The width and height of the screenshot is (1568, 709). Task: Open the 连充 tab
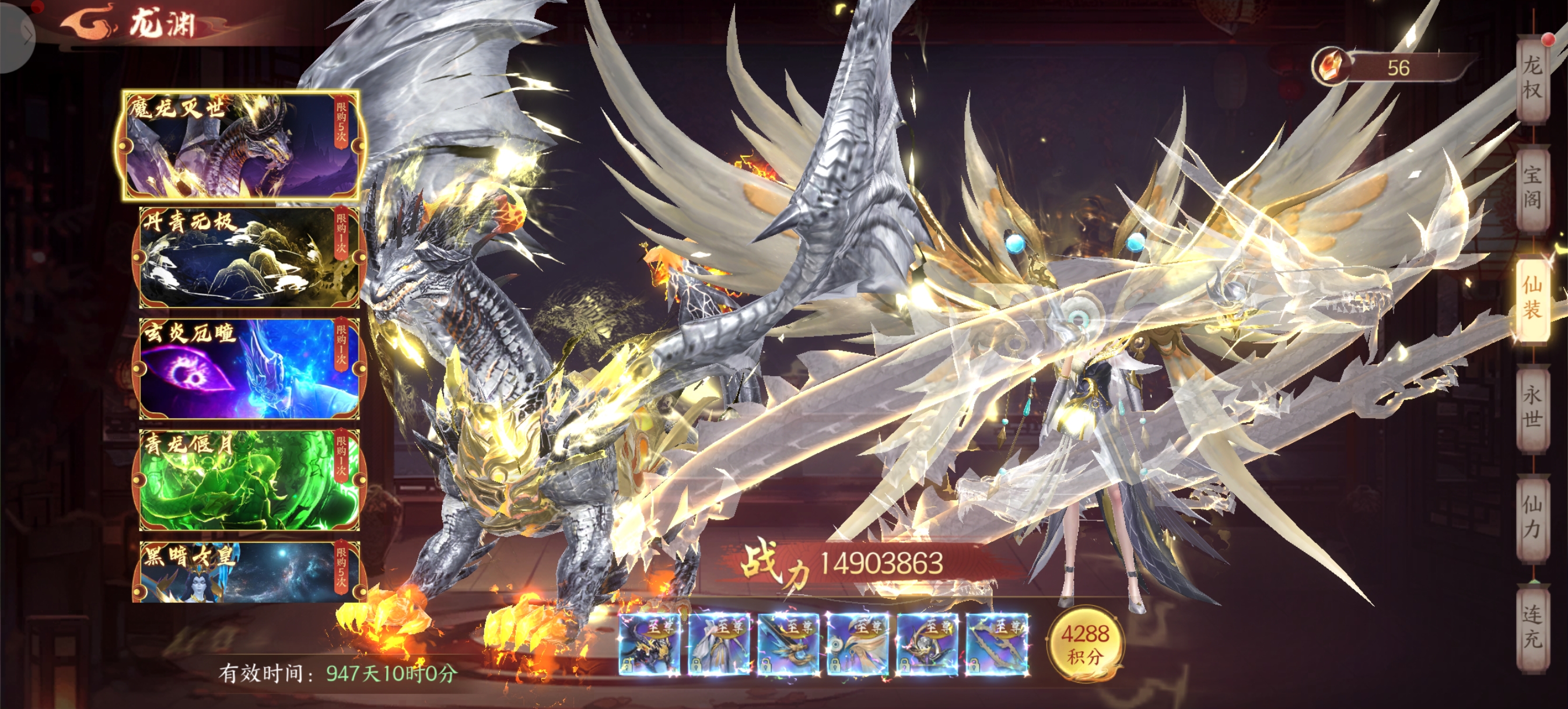coord(1531,627)
